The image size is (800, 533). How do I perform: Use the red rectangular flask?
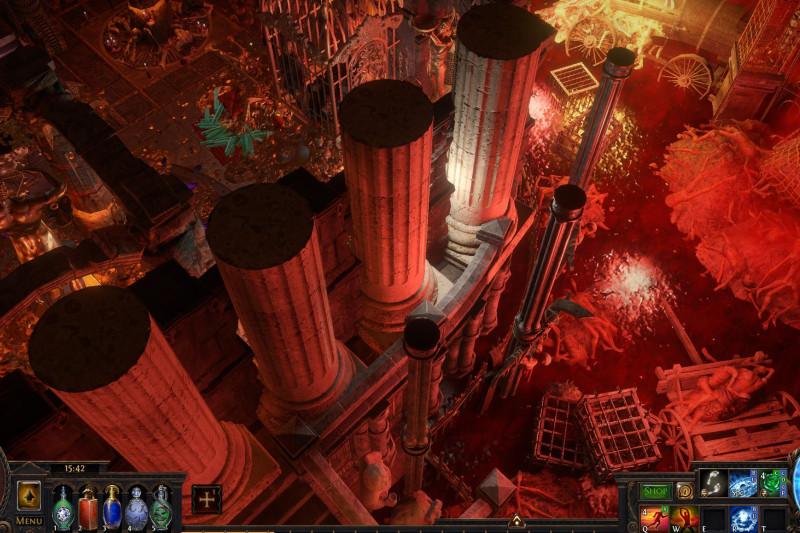(x=88, y=506)
